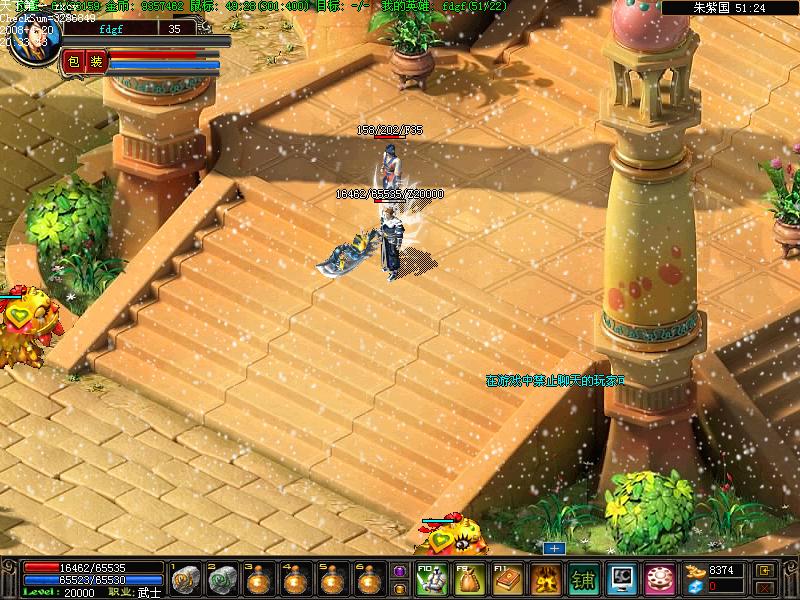This screenshot has width=800, height=600.
Task: Open the F9 inventory bag
Action: point(469,579)
